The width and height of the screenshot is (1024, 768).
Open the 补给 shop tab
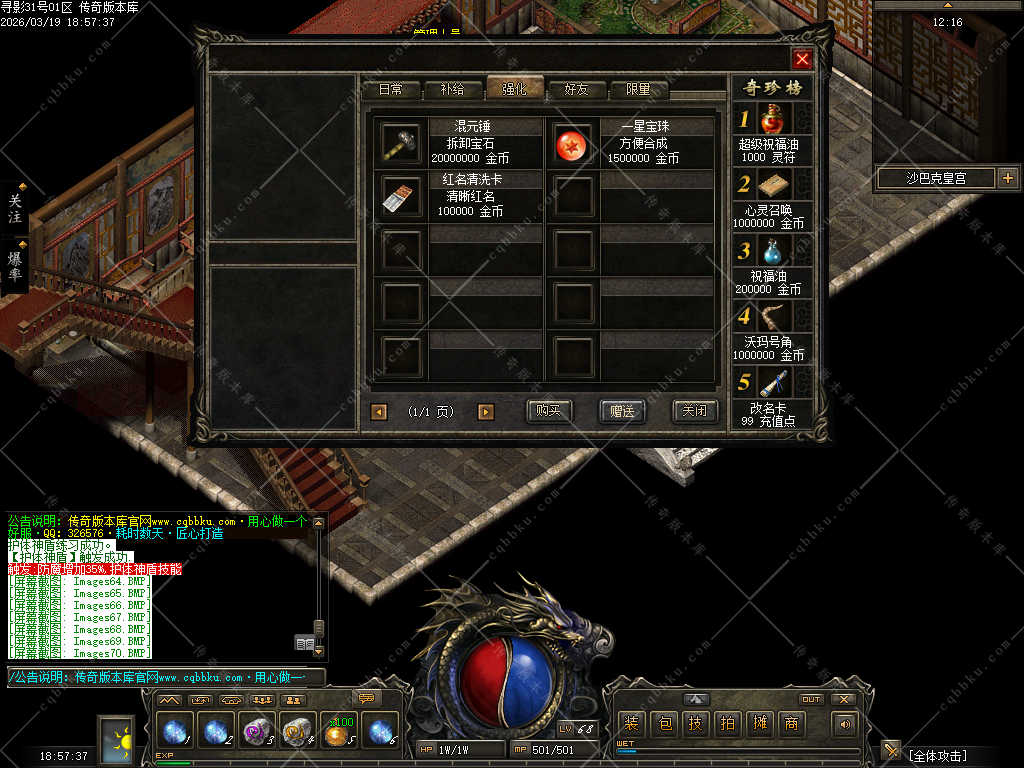point(452,89)
